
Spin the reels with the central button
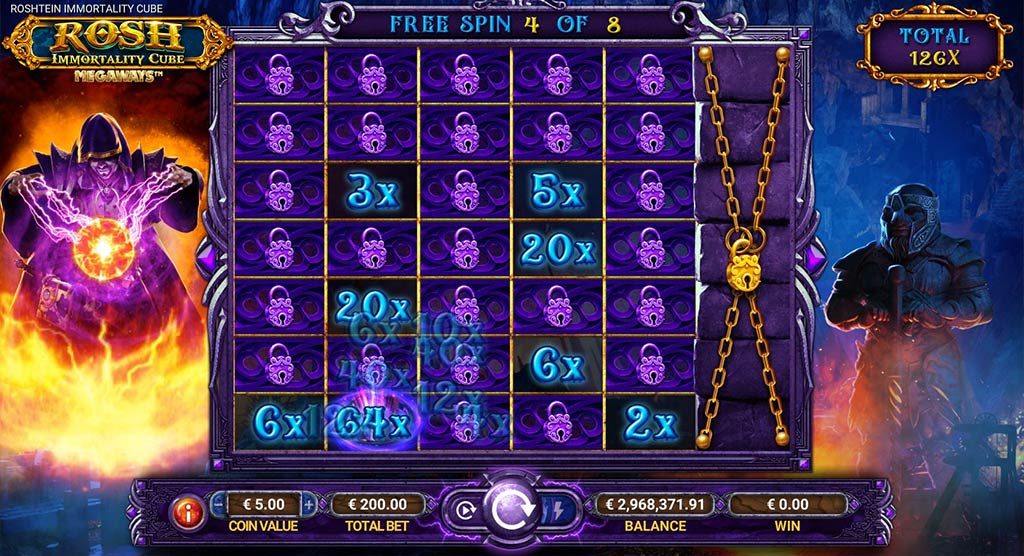click(512, 510)
